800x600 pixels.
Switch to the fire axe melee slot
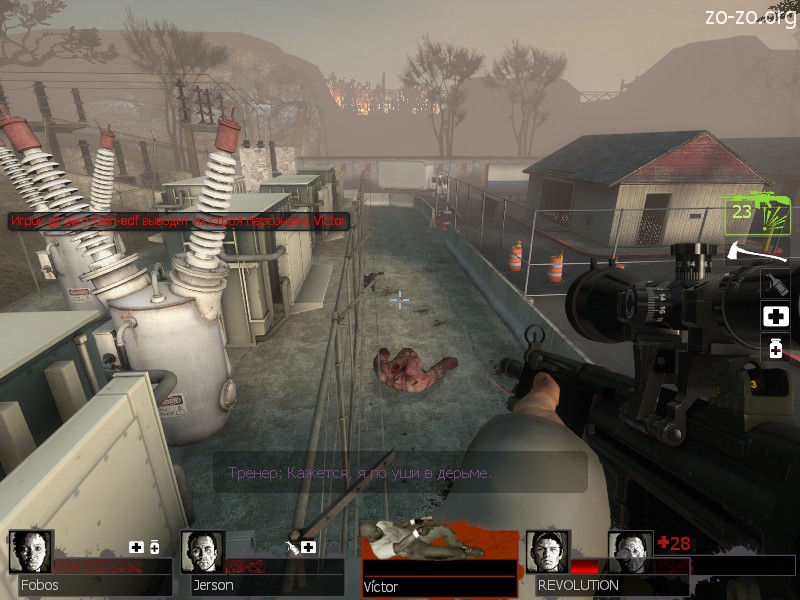tap(758, 250)
